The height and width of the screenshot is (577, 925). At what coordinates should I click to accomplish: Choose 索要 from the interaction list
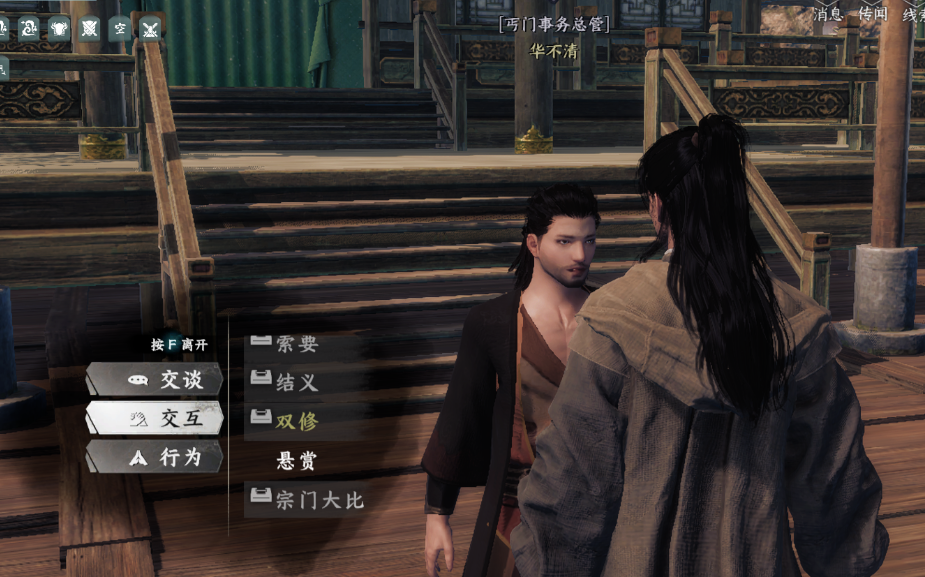click(297, 344)
